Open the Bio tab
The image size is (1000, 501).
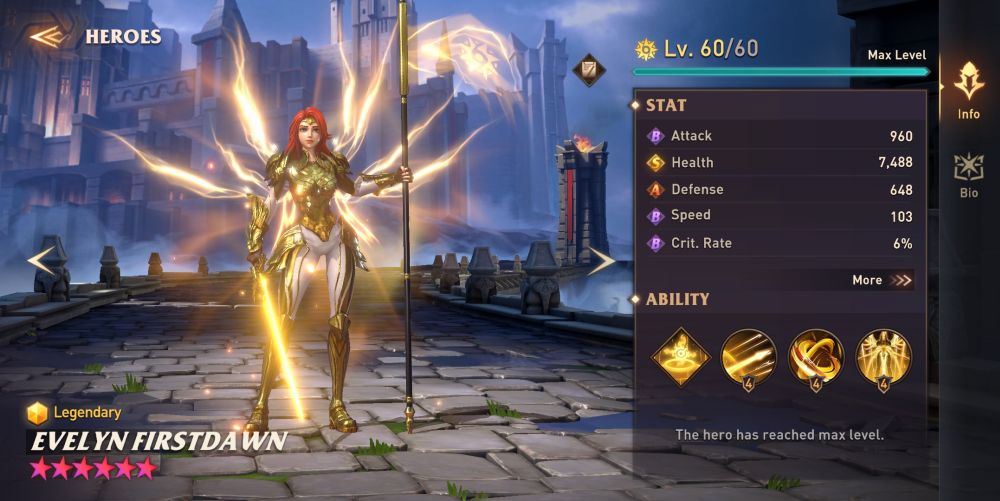pyautogui.click(x=968, y=175)
